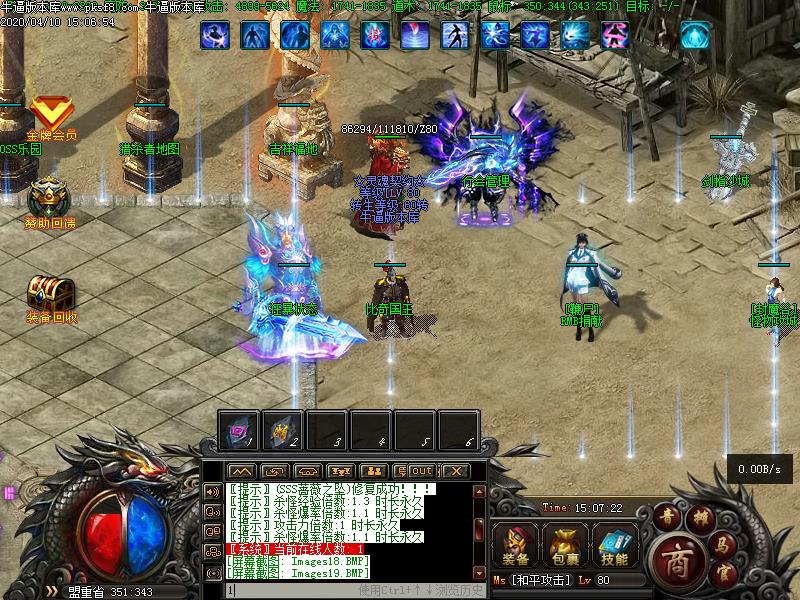Image resolution: width=800 pixels, height=600 pixels.
Task: Select hotbar slot 1 with the purple item
Action: click(239, 429)
